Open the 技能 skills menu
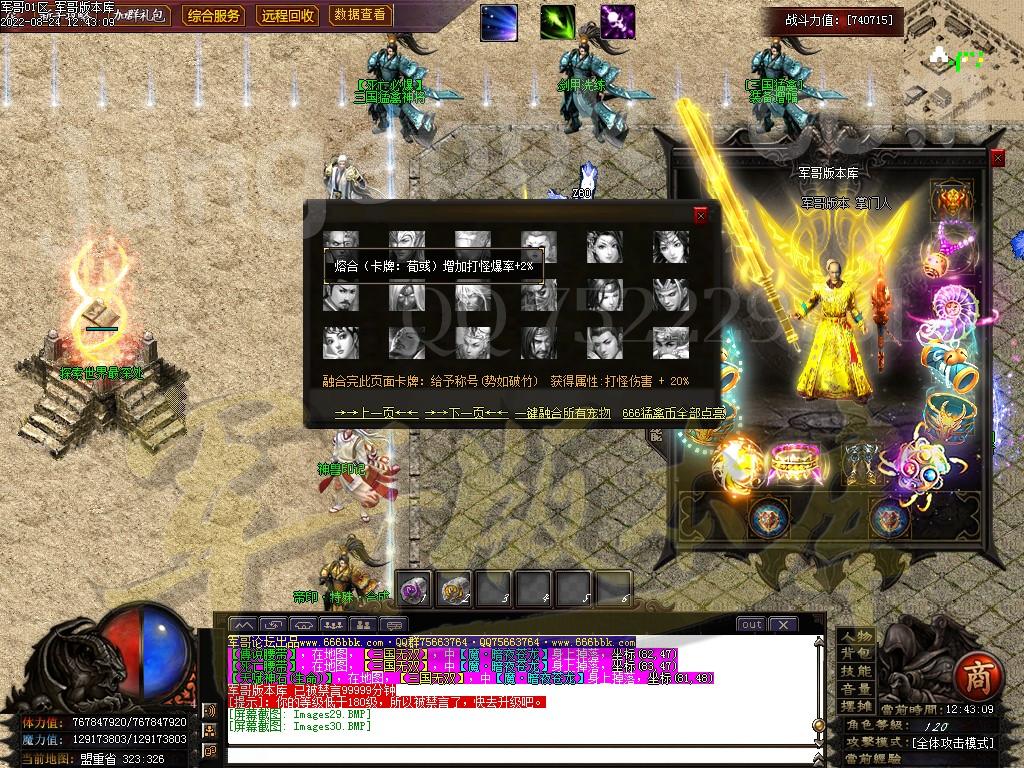The width and height of the screenshot is (1024, 768). tap(854, 671)
